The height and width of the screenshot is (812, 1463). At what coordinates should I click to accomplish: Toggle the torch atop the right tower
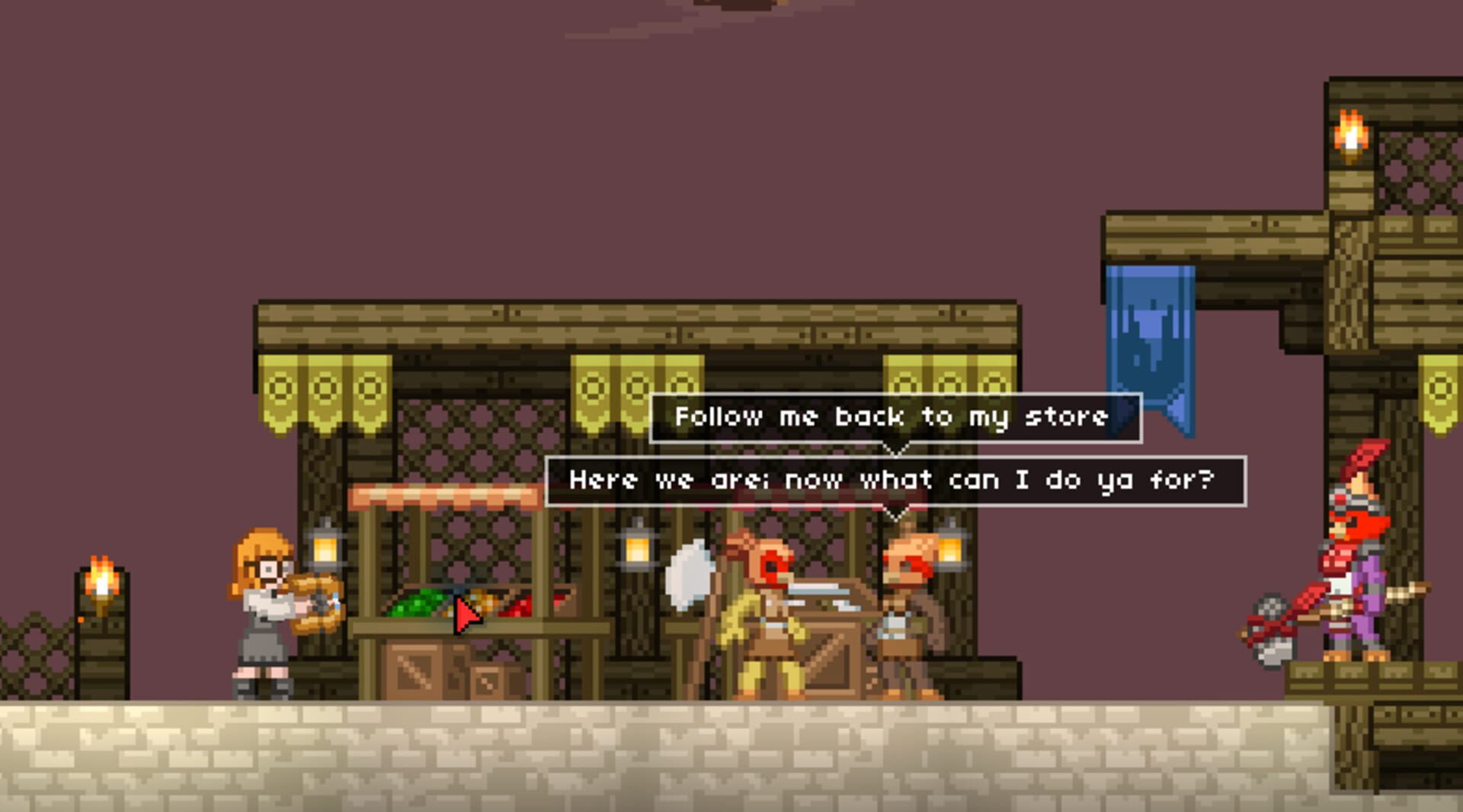(1349, 133)
